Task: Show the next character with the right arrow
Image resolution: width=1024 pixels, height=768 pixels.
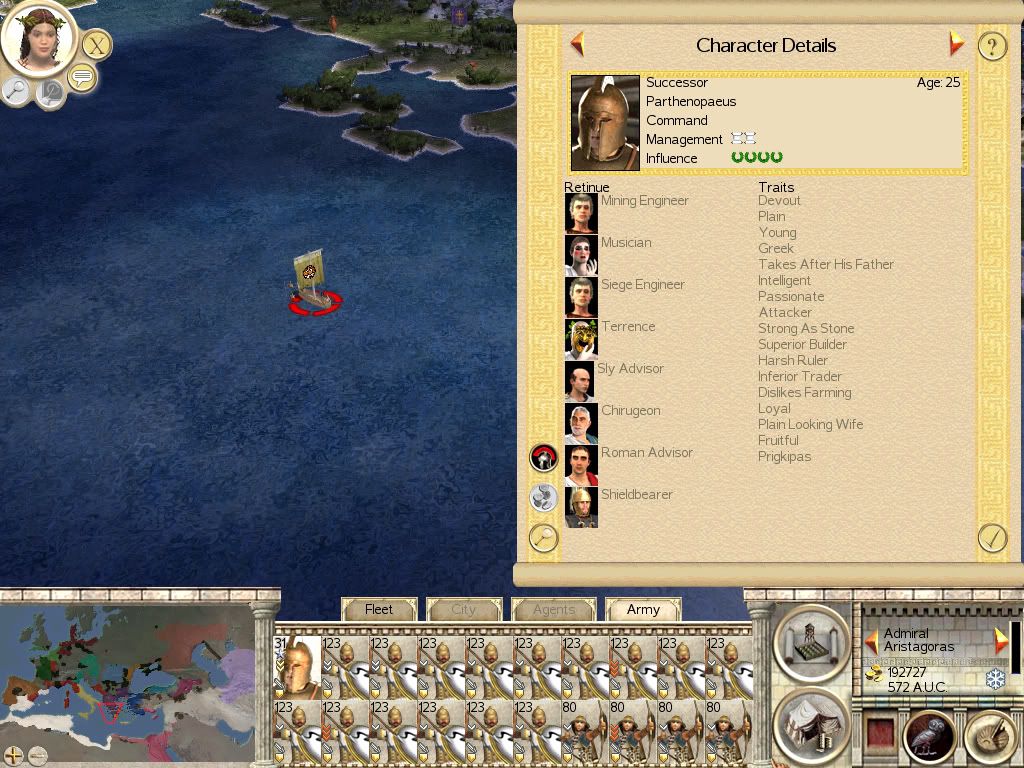Action: (956, 44)
